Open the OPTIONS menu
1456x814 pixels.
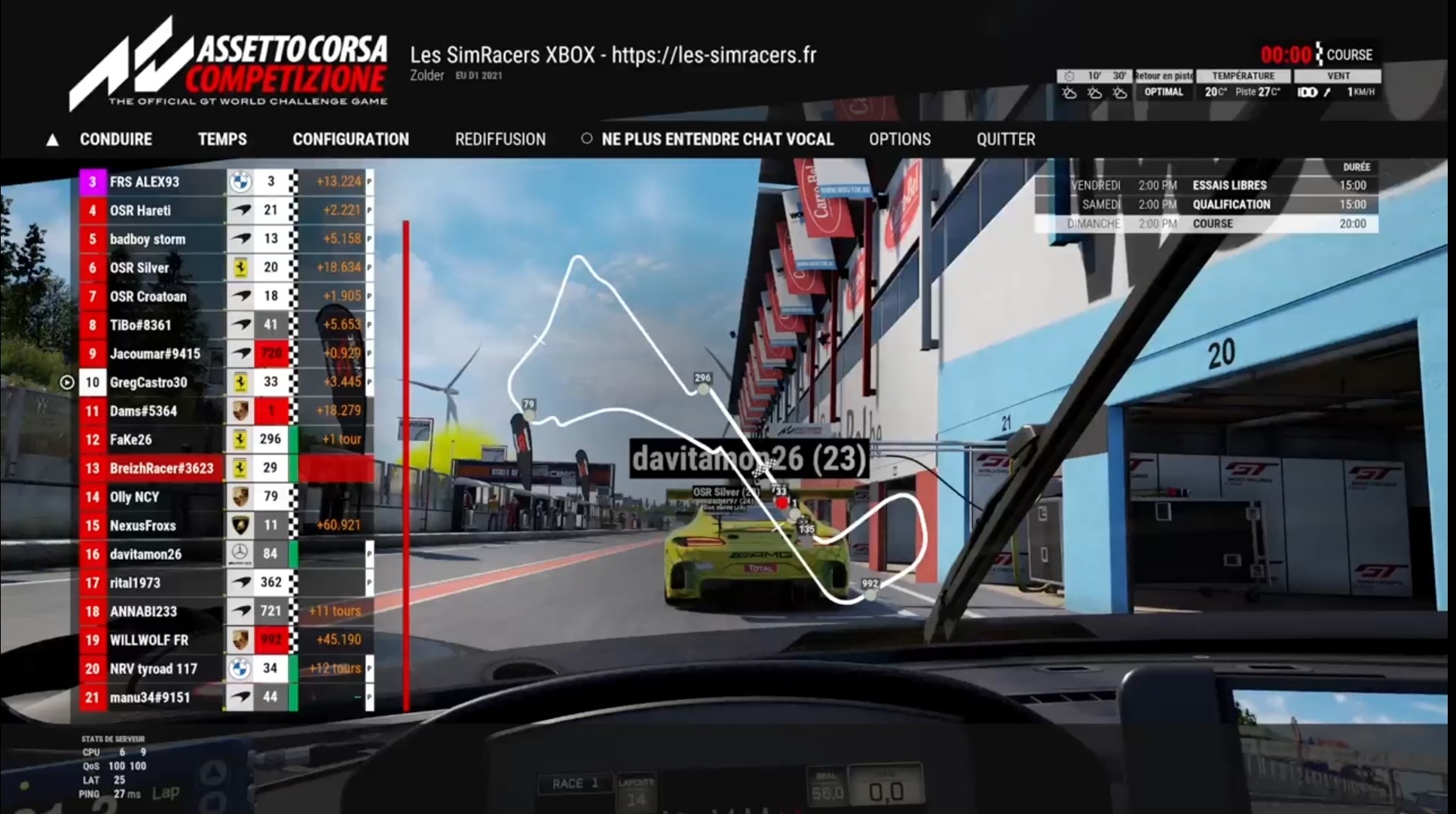click(899, 139)
